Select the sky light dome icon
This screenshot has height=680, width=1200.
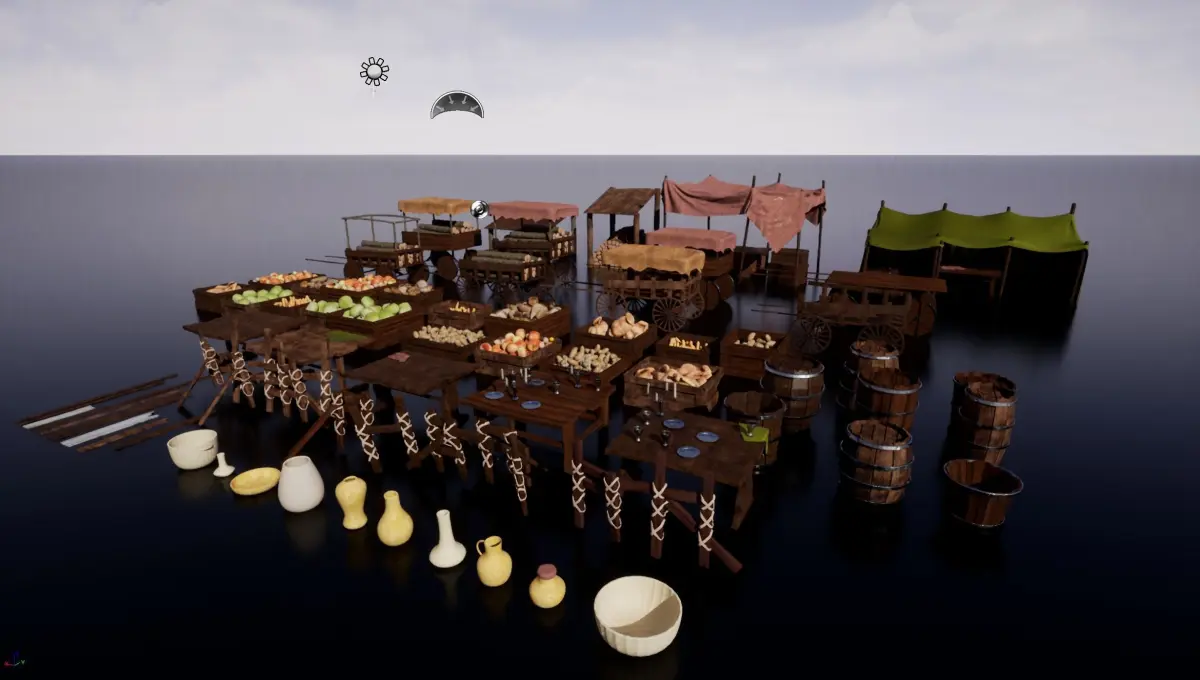click(457, 106)
